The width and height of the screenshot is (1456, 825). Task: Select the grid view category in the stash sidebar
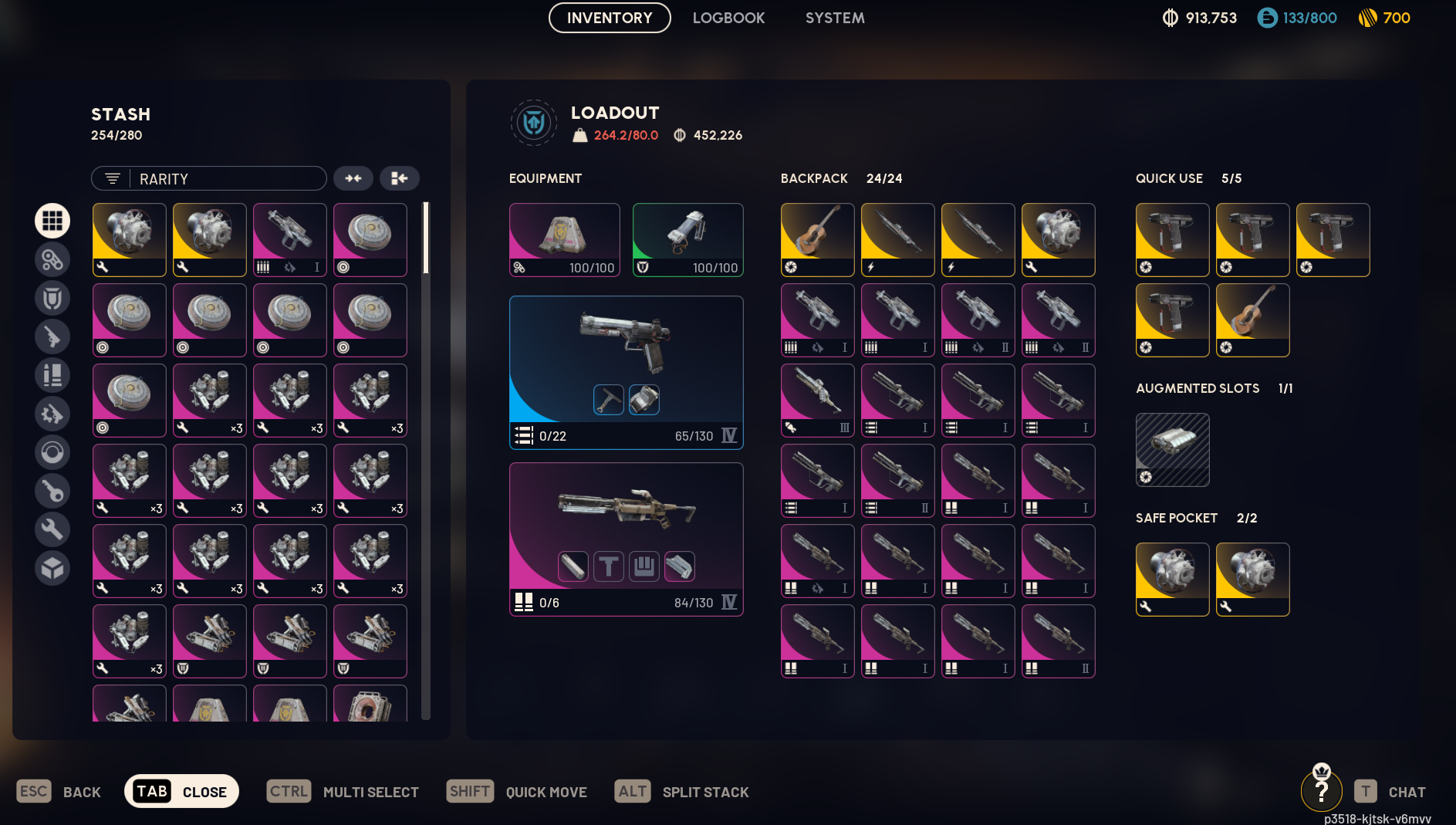[52, 220]
